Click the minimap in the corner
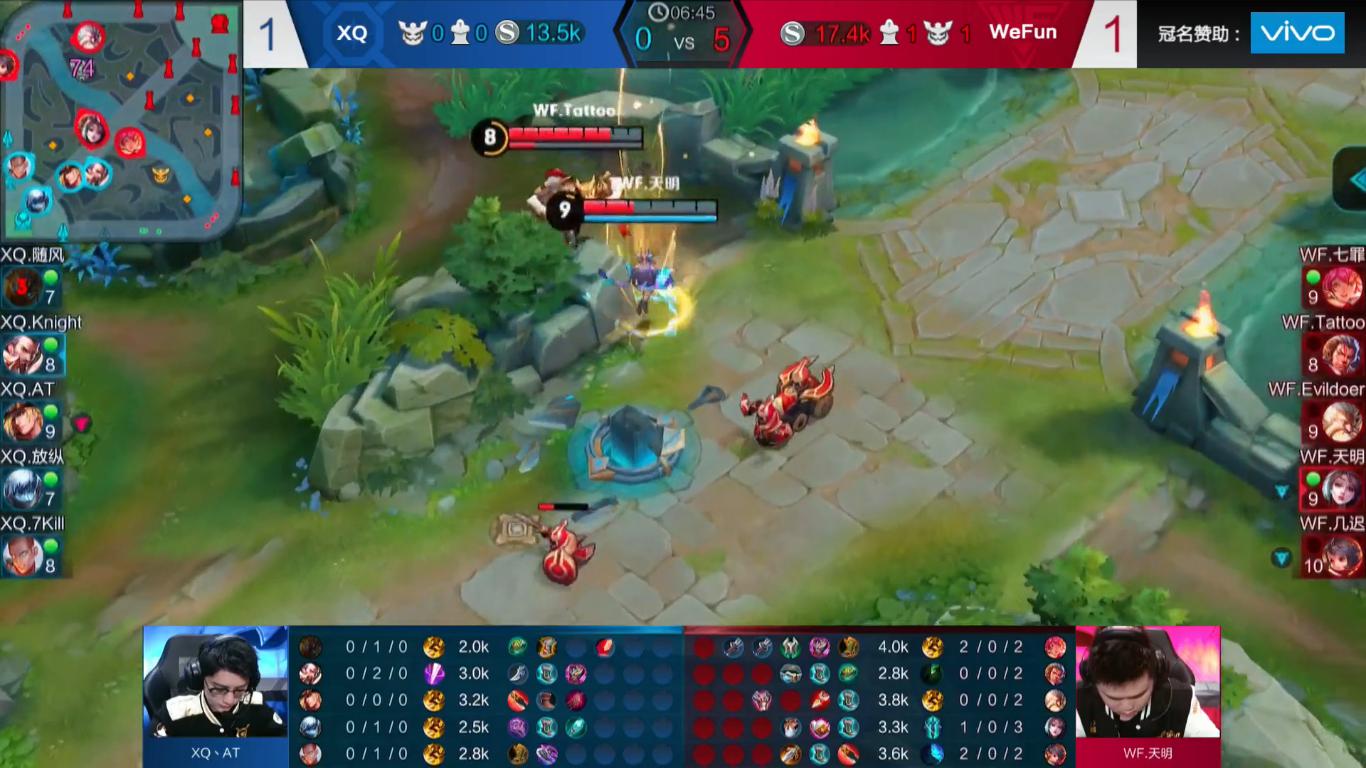 tap(120, 120)
